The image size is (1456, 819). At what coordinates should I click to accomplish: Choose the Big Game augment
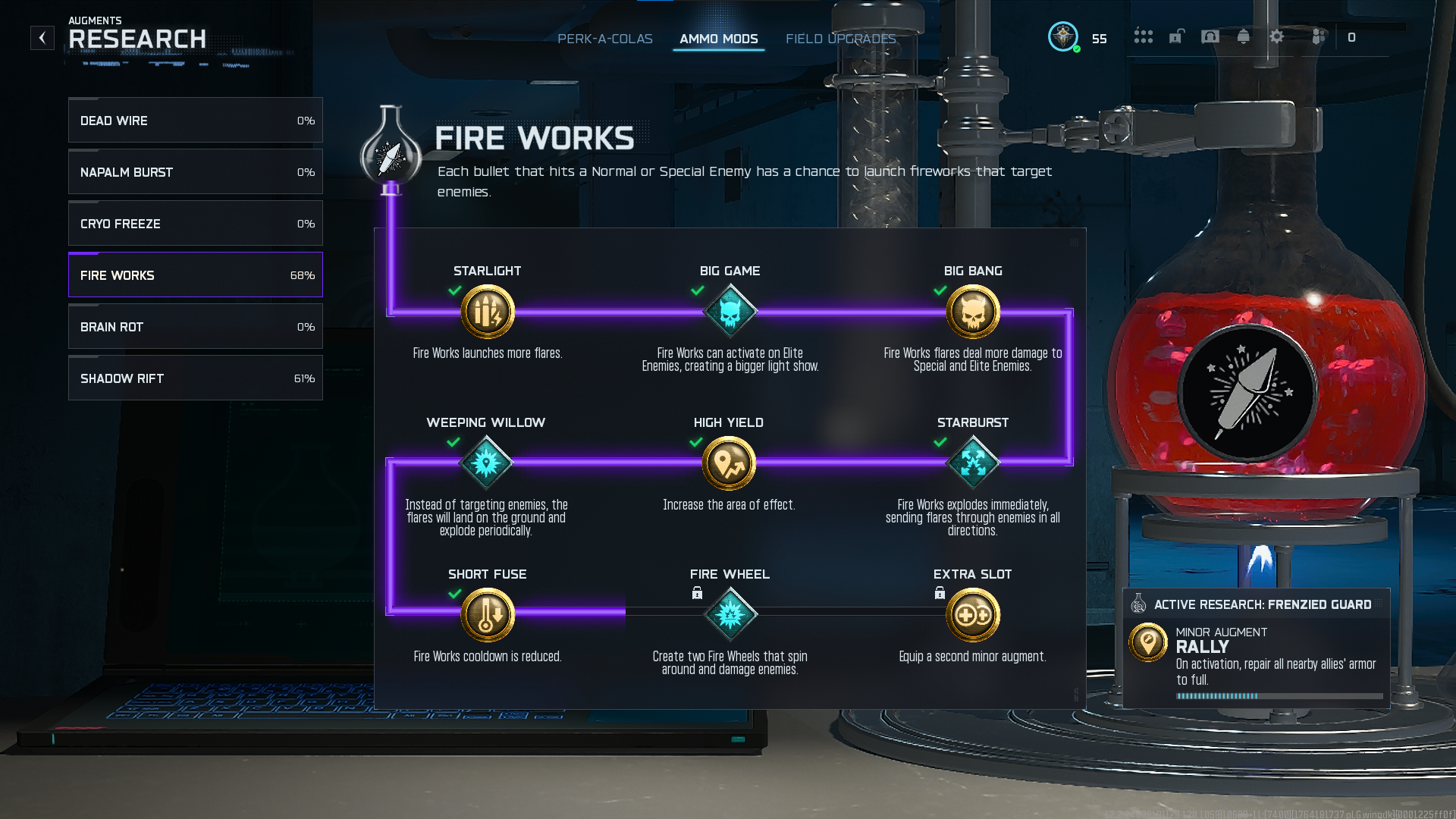pyautogui.click(x=730, y=312)
